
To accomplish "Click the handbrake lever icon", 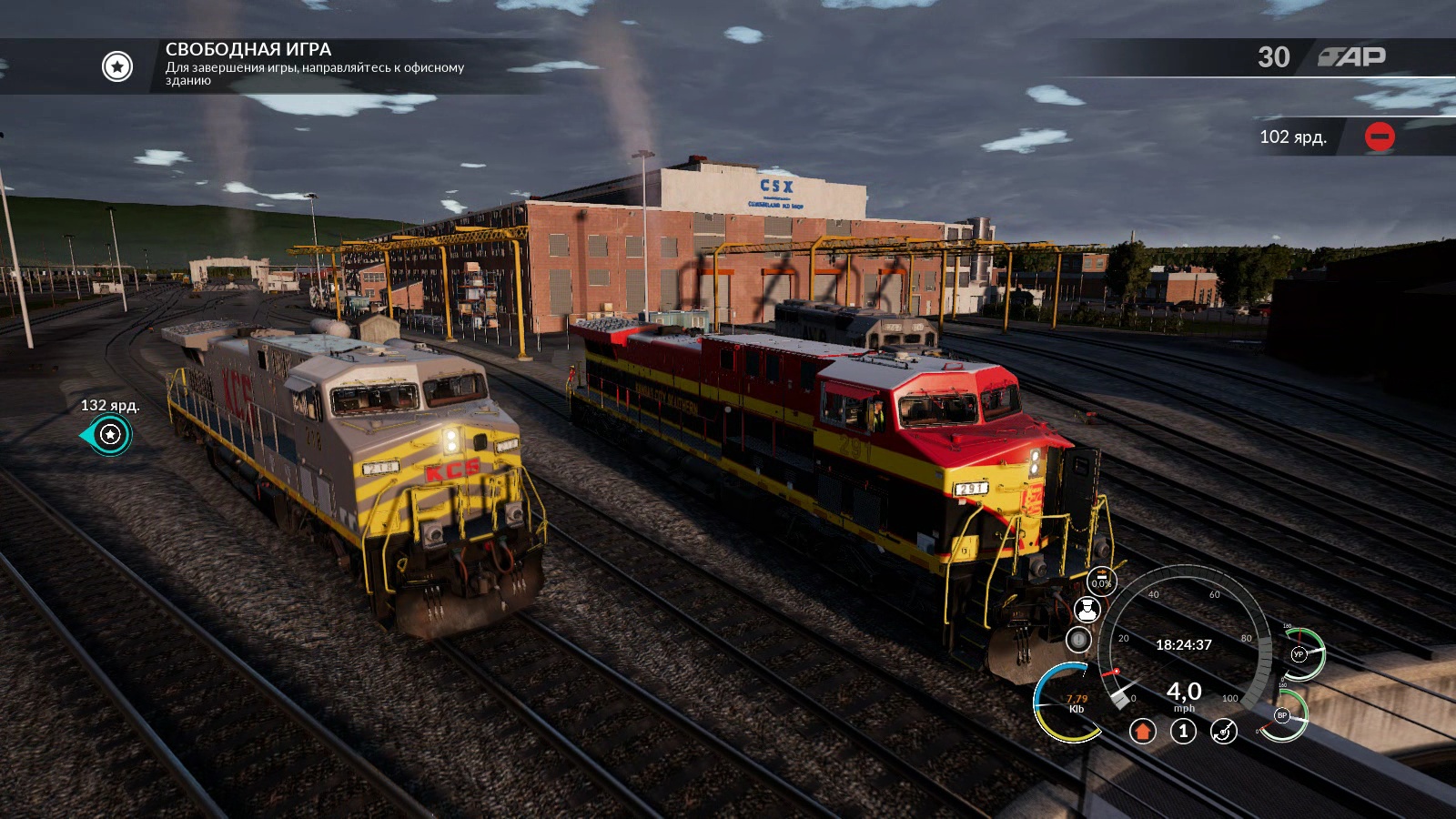I will click(x=1224, y=731).
